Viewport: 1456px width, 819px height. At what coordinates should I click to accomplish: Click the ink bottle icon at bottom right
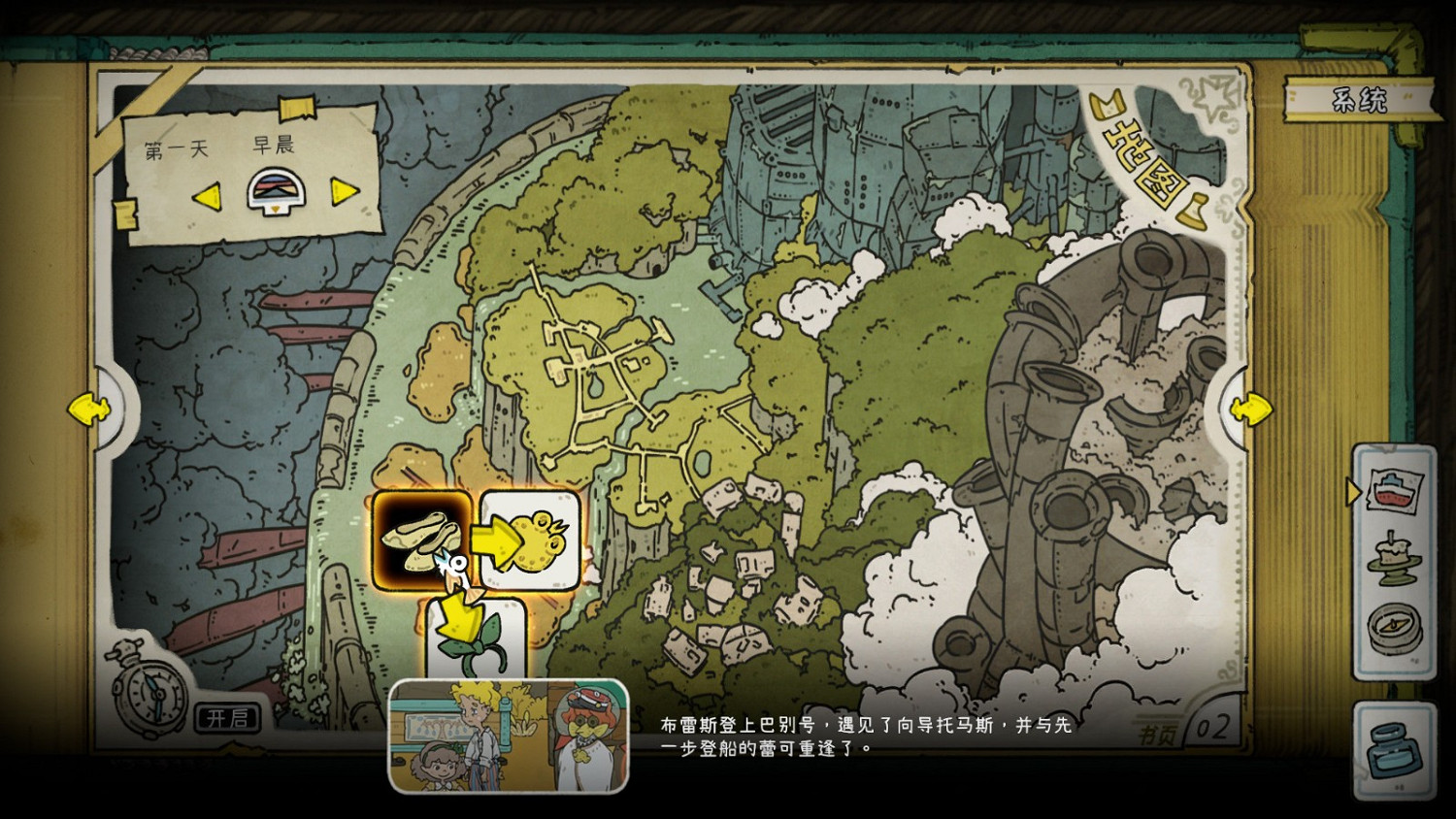click(x=1398, y=747)
